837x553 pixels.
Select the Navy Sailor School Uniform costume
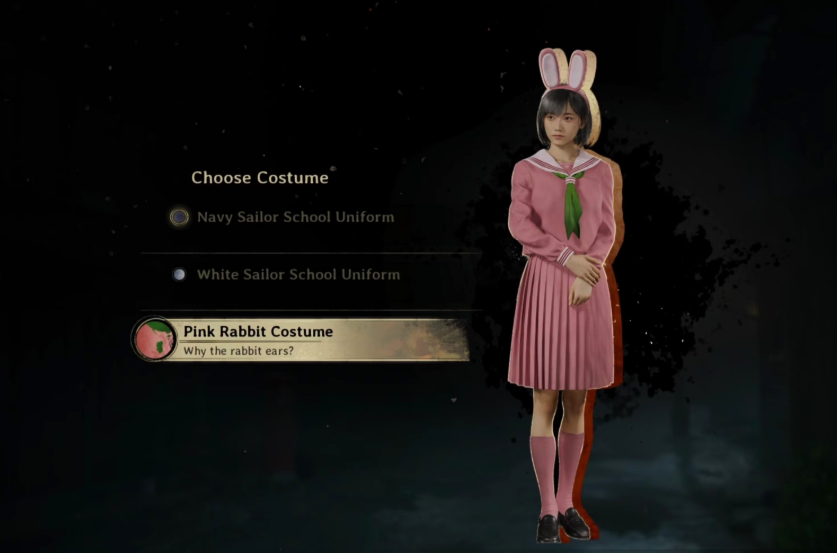[295, 217]
